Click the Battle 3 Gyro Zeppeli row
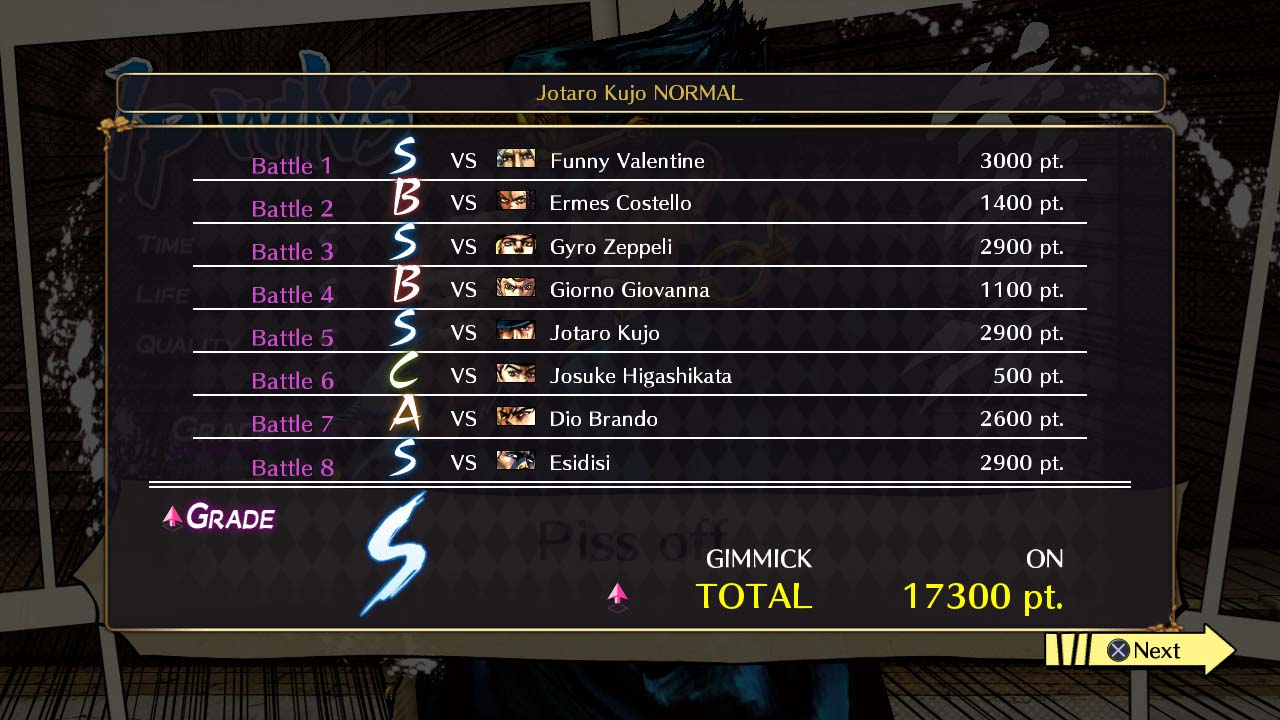This screenshot has width=1280, height=720. [640, 246]
